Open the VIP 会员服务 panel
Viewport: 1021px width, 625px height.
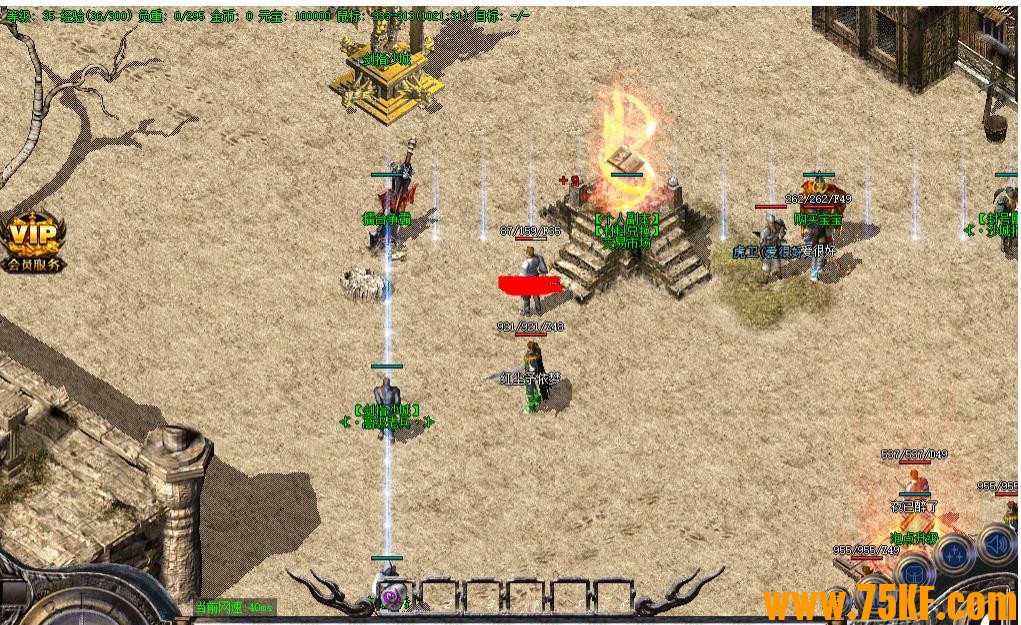pos(34,241)
